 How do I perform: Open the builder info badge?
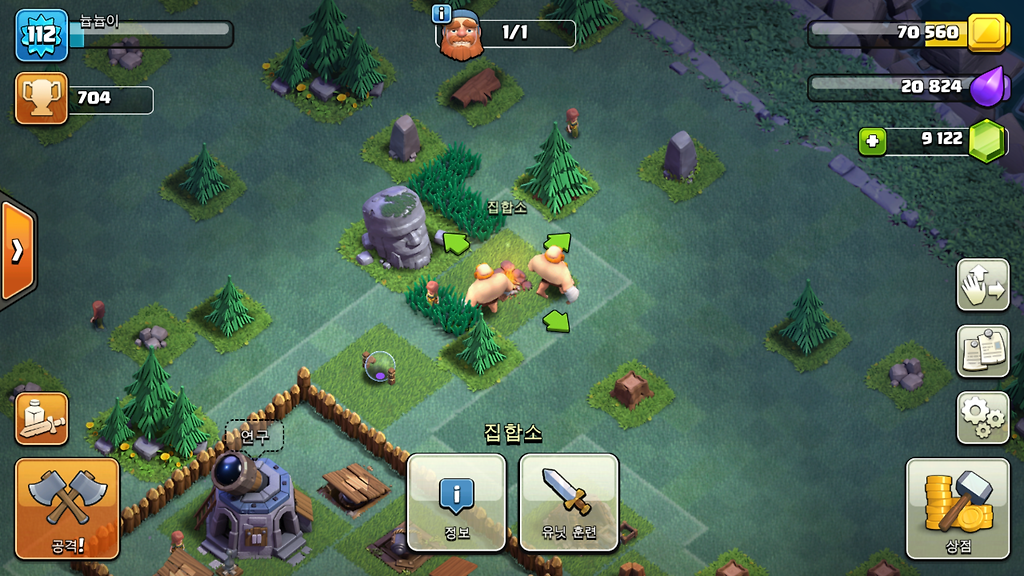click(441, 13)
